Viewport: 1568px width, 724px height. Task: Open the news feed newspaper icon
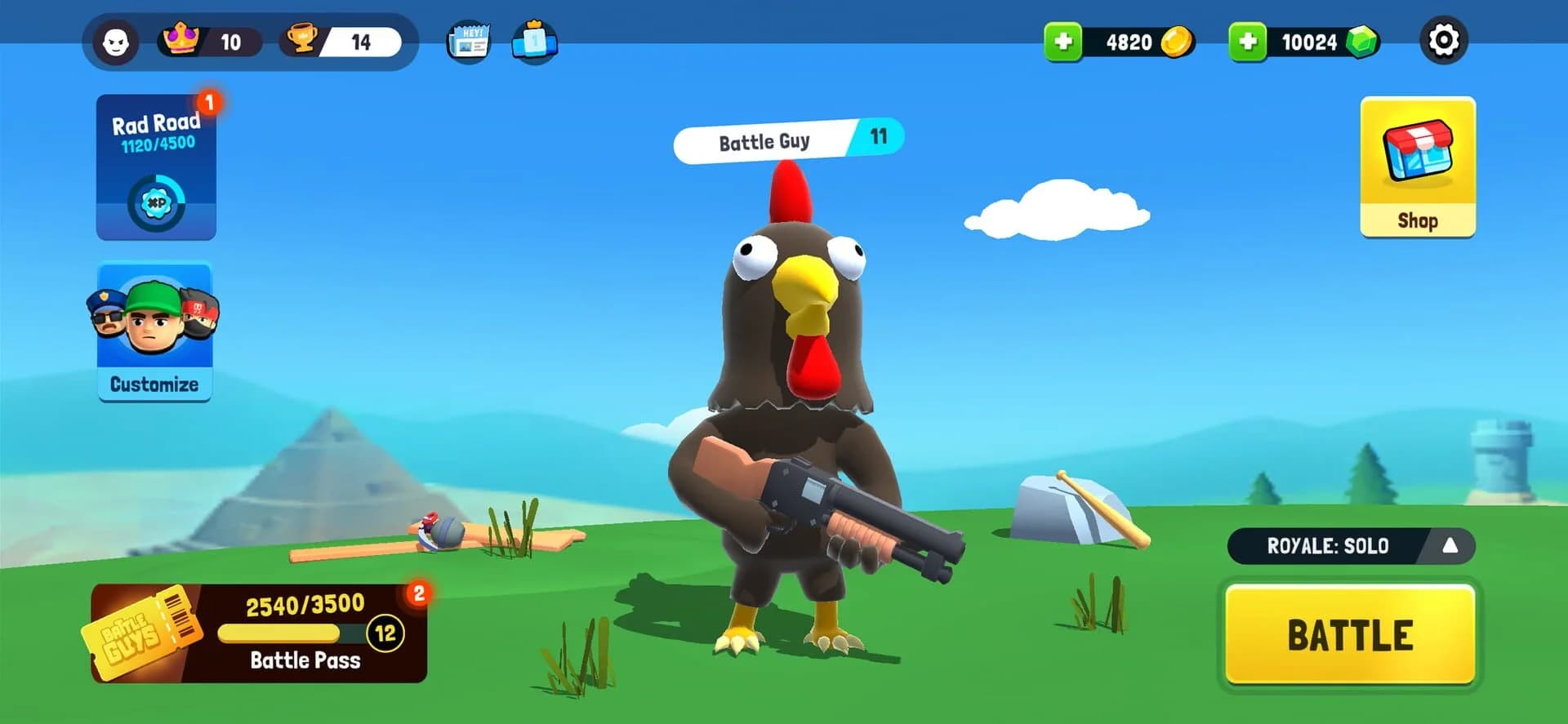[x=468, y=41]
